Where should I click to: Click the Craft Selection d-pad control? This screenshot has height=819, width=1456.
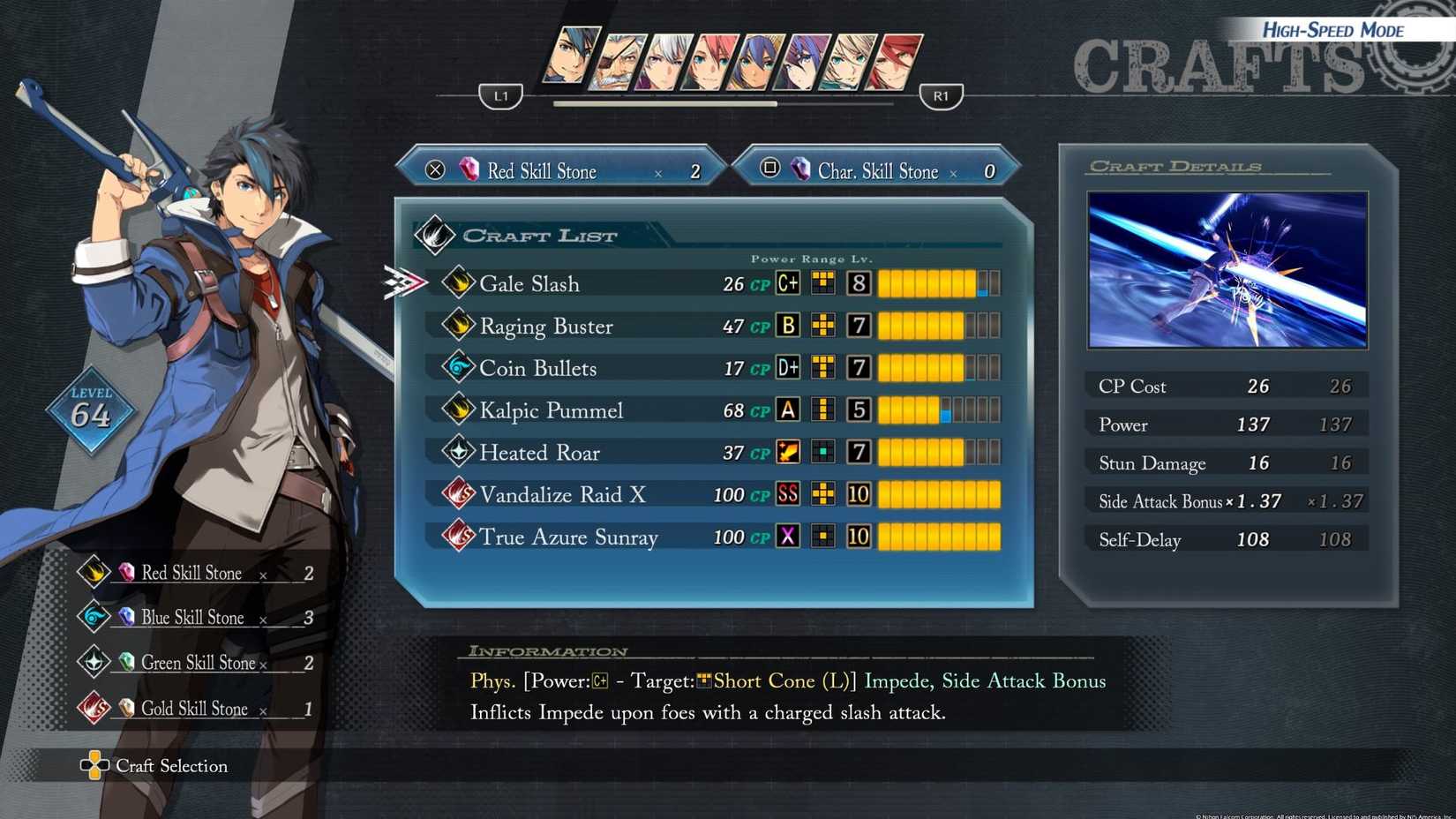click(x=93, y=765)
